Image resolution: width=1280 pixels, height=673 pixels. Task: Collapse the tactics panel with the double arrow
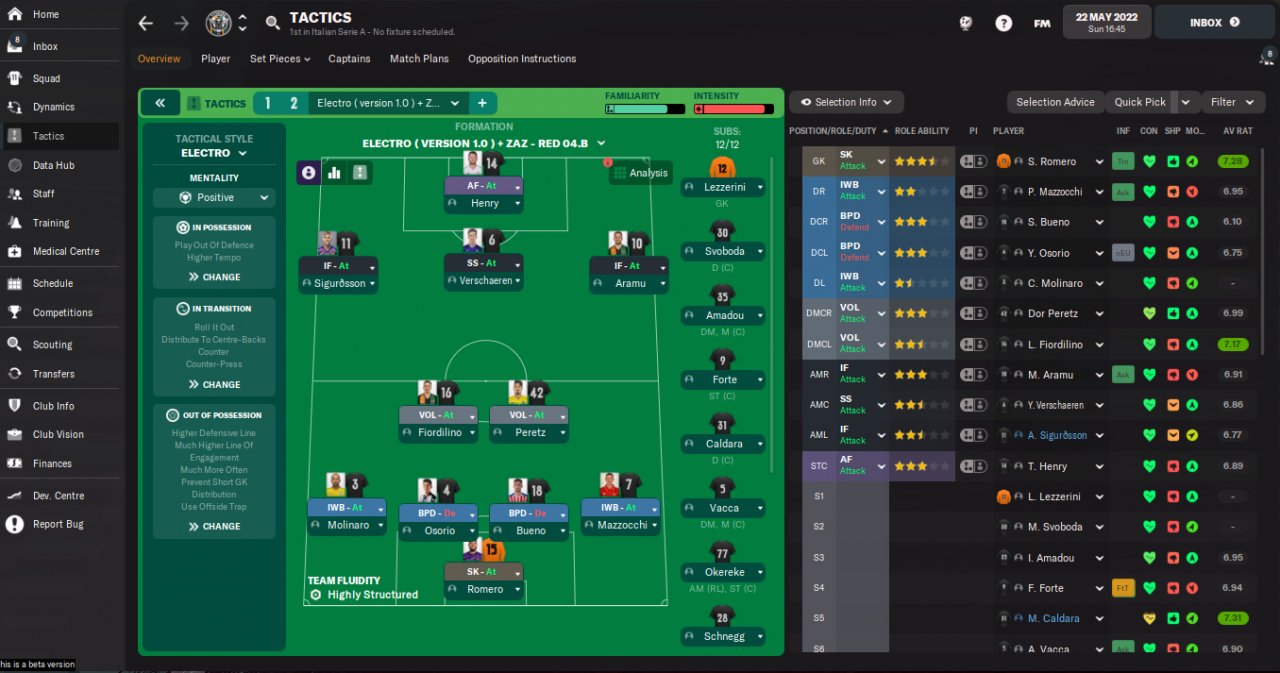pyautogui.click(x=160, y=103)
